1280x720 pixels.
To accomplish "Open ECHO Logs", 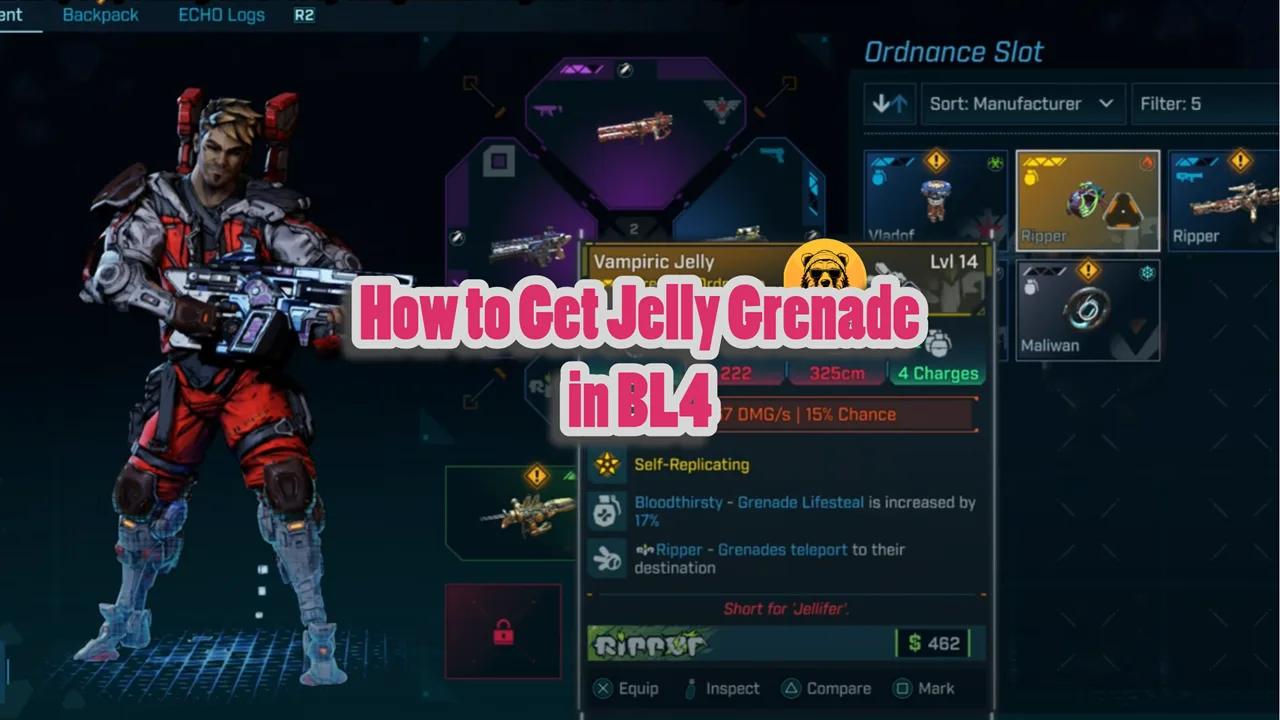I will tap(221, 15).
